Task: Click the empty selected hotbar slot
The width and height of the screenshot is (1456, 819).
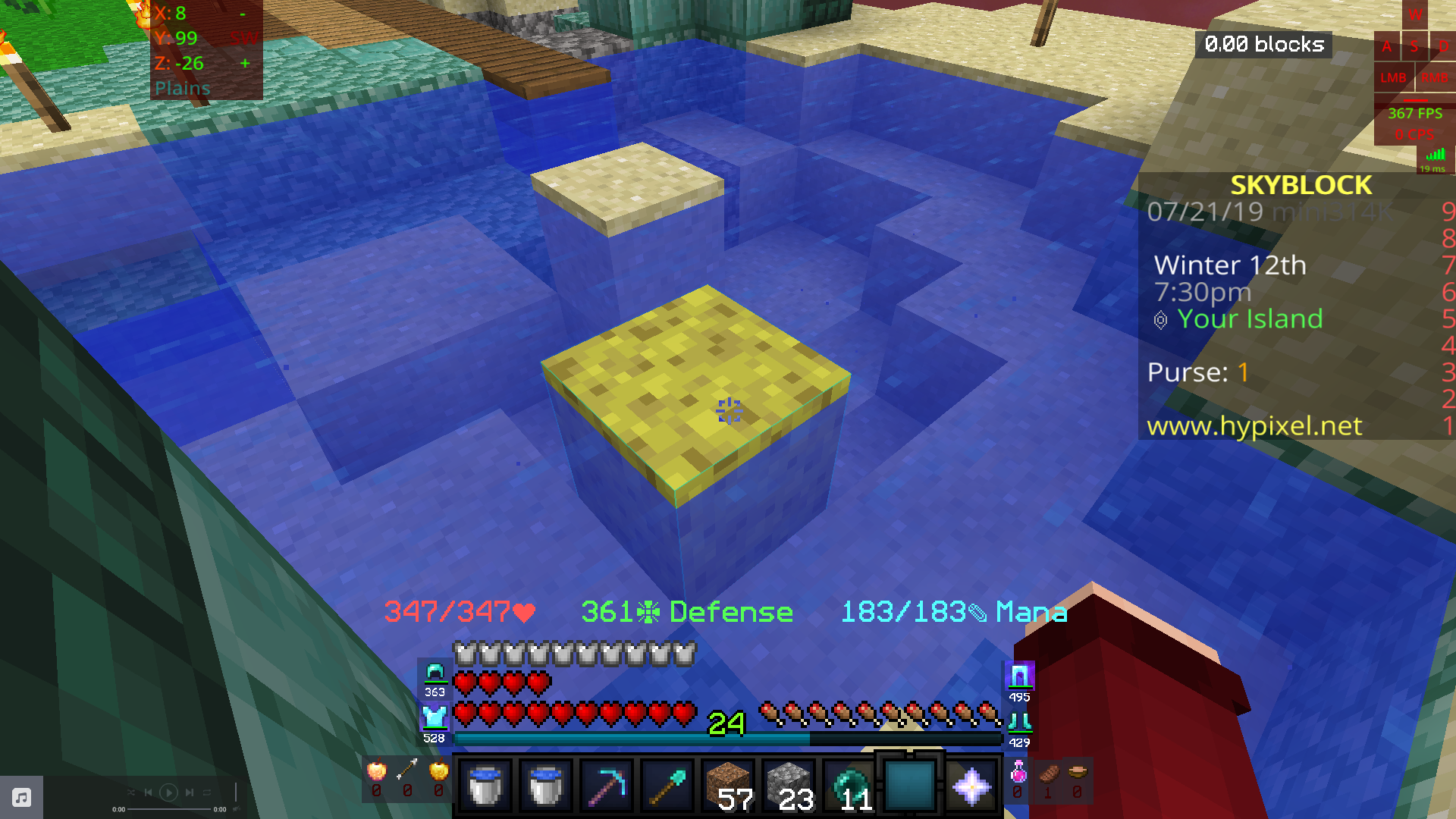Action: [908, 786]
